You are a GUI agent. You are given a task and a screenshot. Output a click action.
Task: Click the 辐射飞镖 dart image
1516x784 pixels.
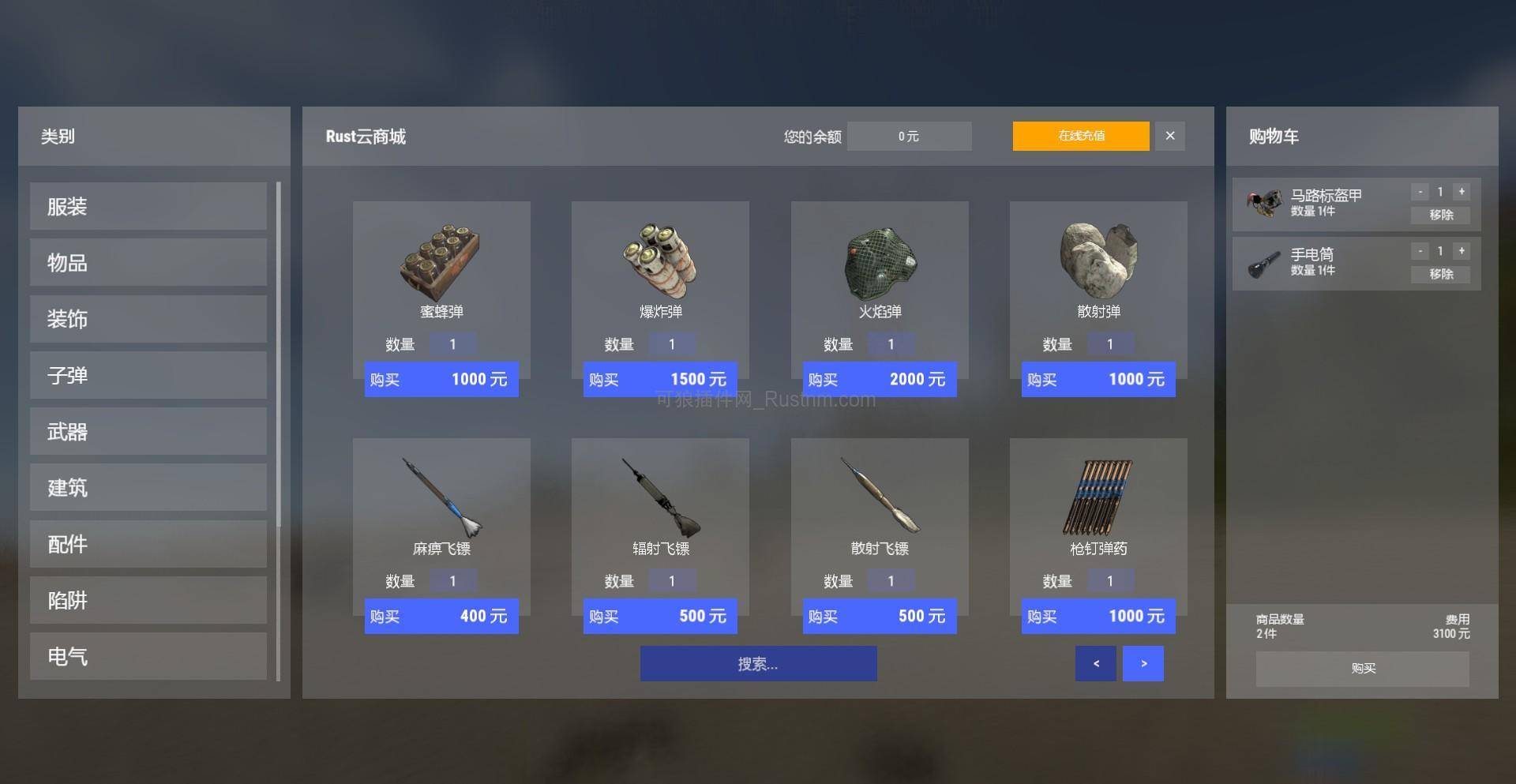pyautogui.click(x=660, y=497)
